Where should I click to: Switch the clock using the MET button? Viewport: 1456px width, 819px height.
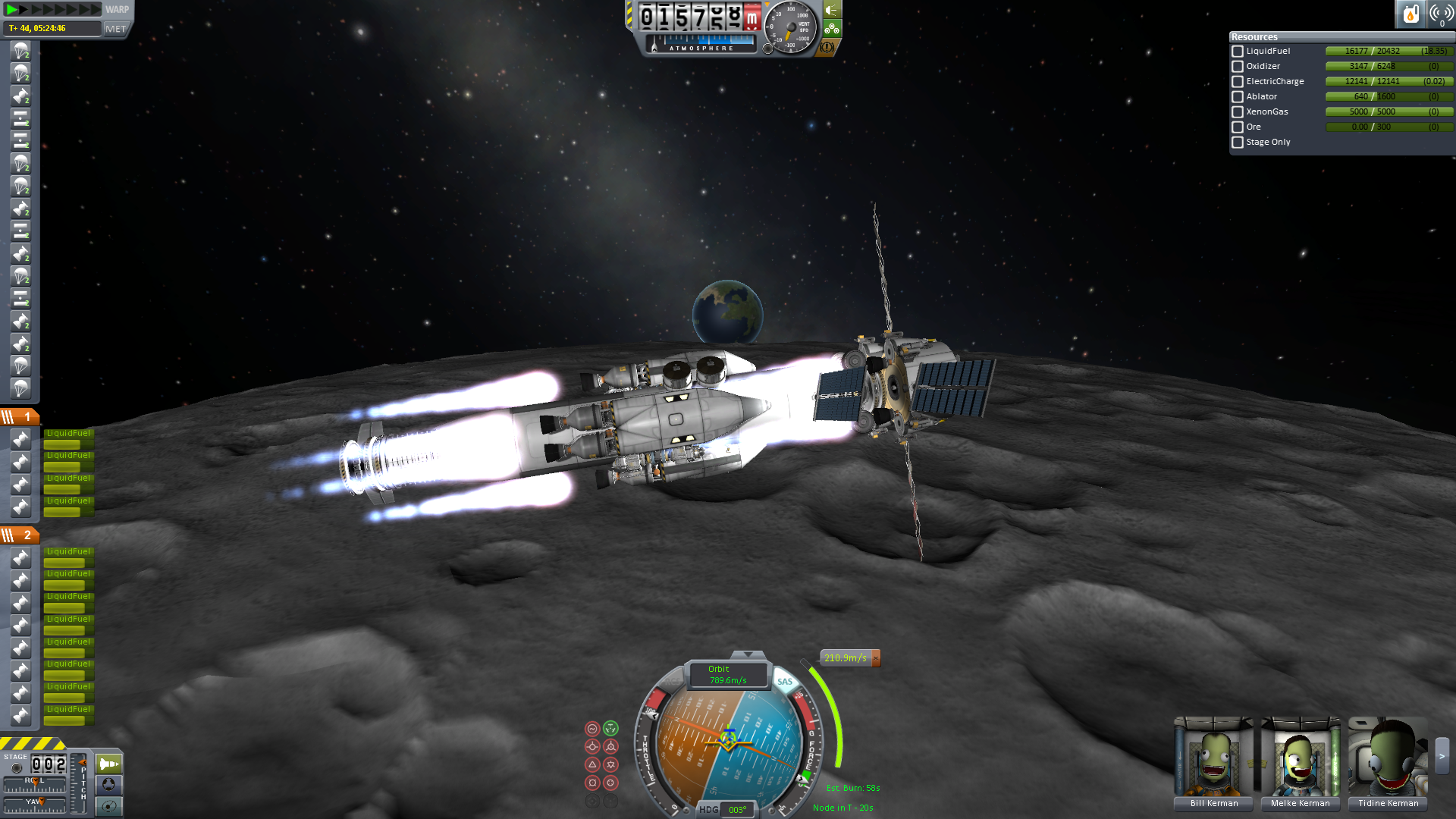116,29
